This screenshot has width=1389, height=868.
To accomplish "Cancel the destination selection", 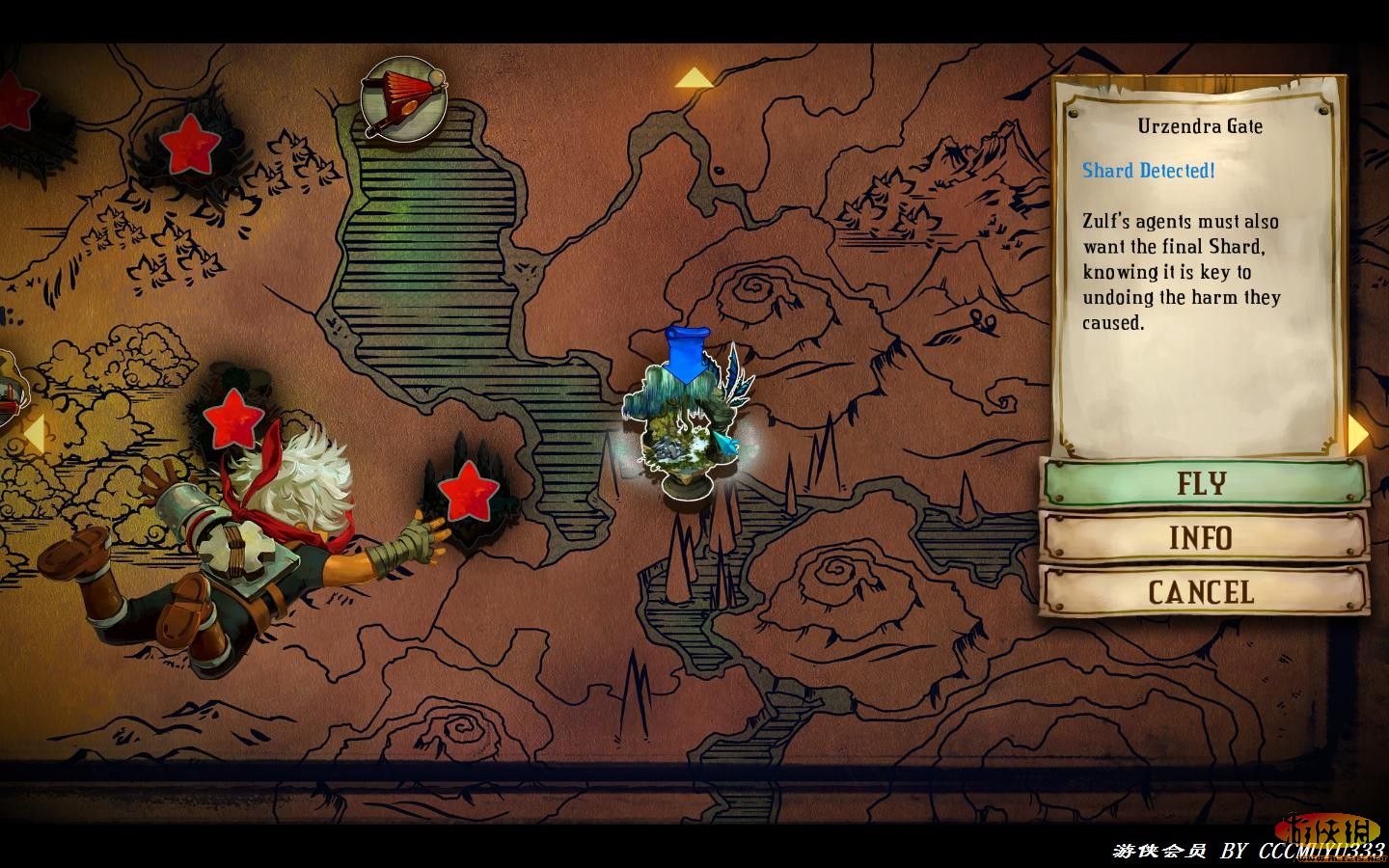I will 1202,591.
